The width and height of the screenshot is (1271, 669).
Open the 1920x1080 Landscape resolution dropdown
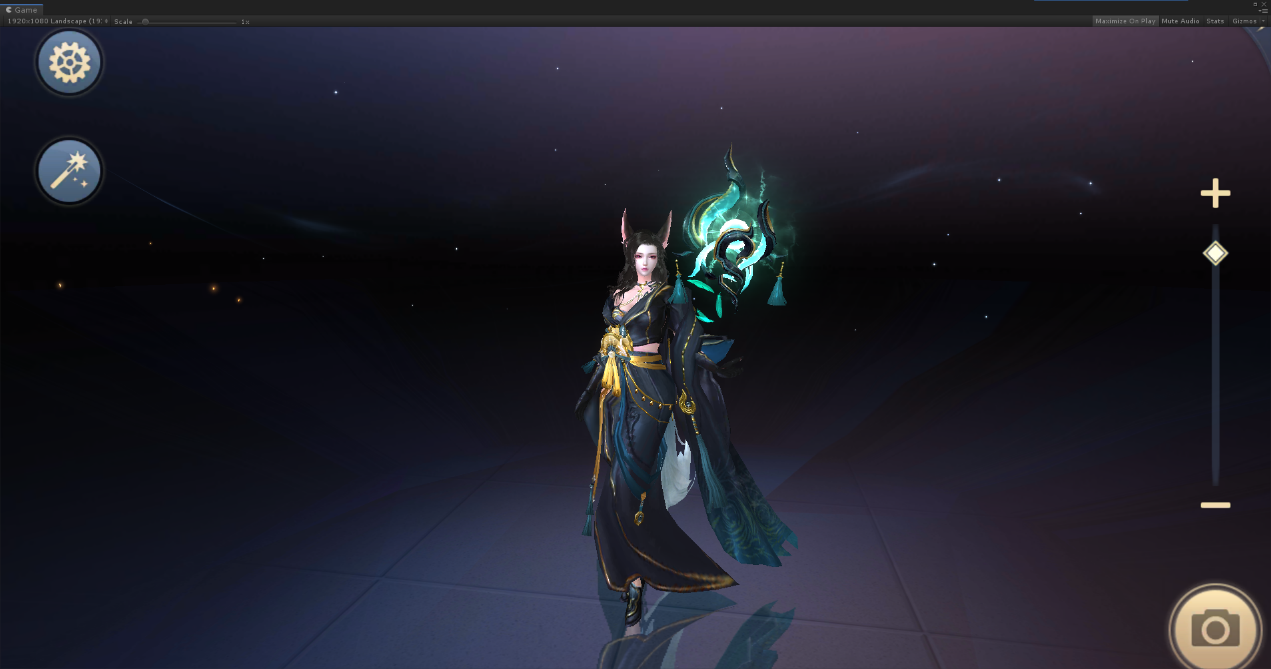(x=58, y=21)
